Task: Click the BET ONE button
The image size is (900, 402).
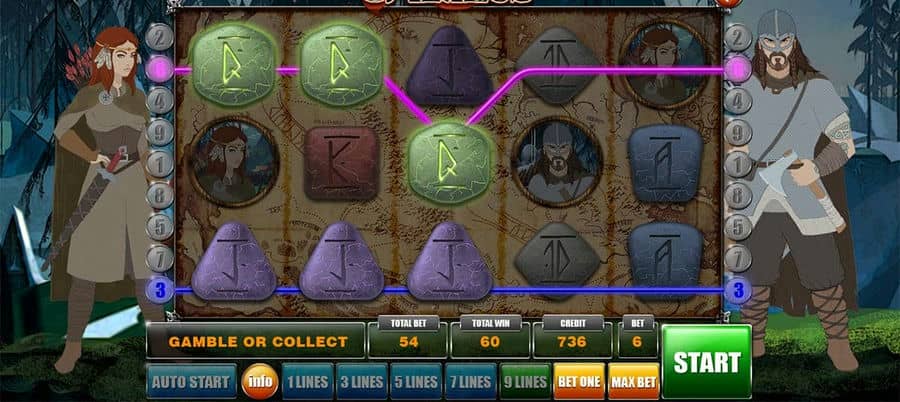Action: pos(579,381)
